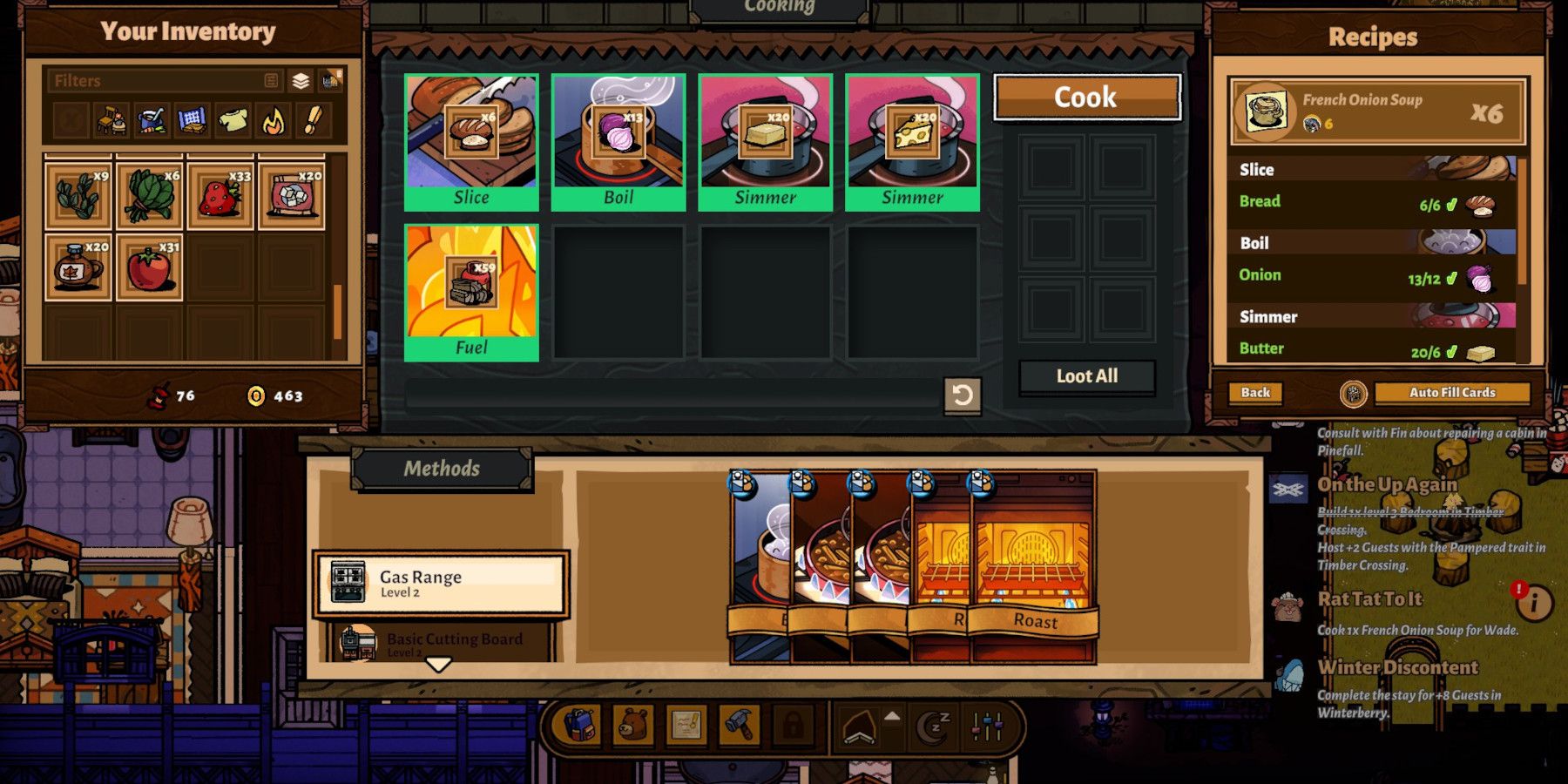Expand the Basic Cutting Board method
The image size is (1568, 784).
tap(440, 643)
